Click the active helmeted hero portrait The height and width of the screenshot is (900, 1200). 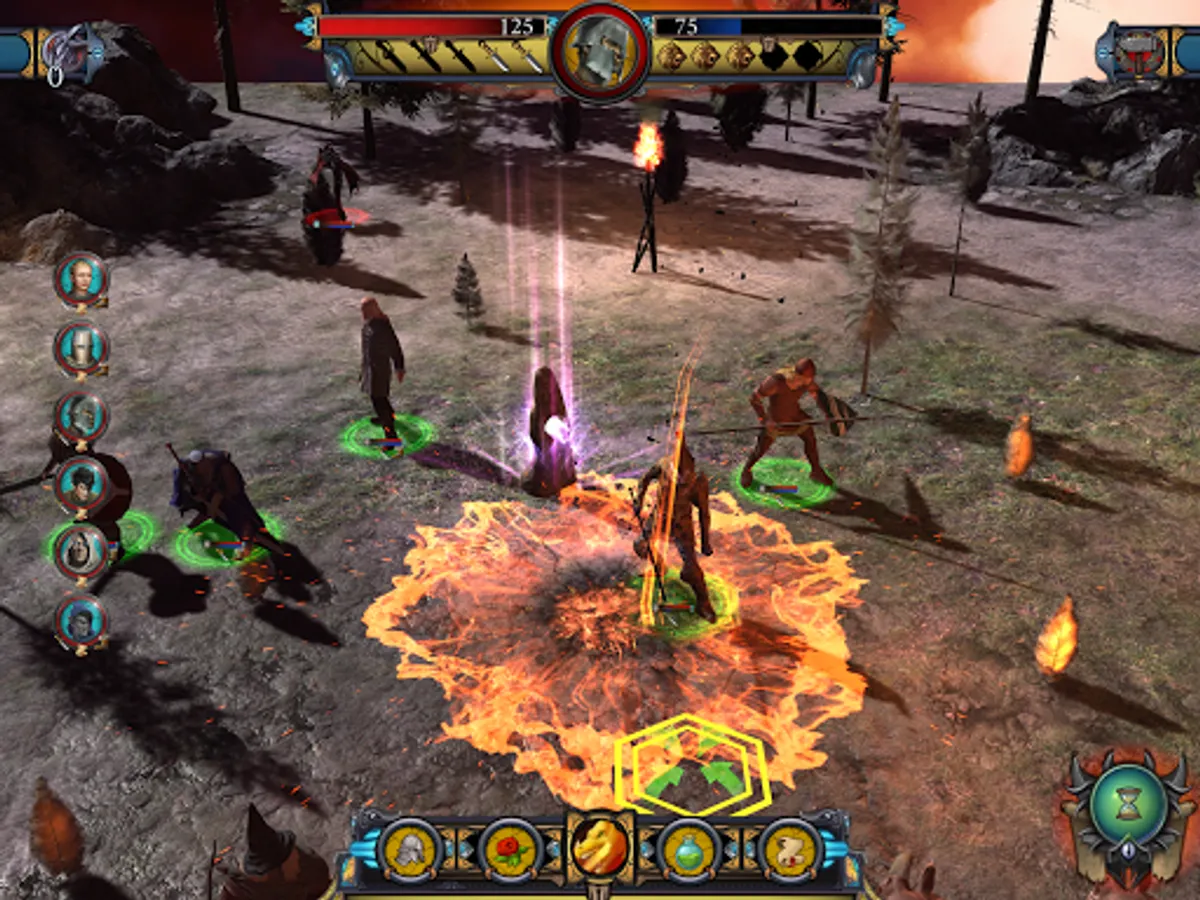(600, 50)
